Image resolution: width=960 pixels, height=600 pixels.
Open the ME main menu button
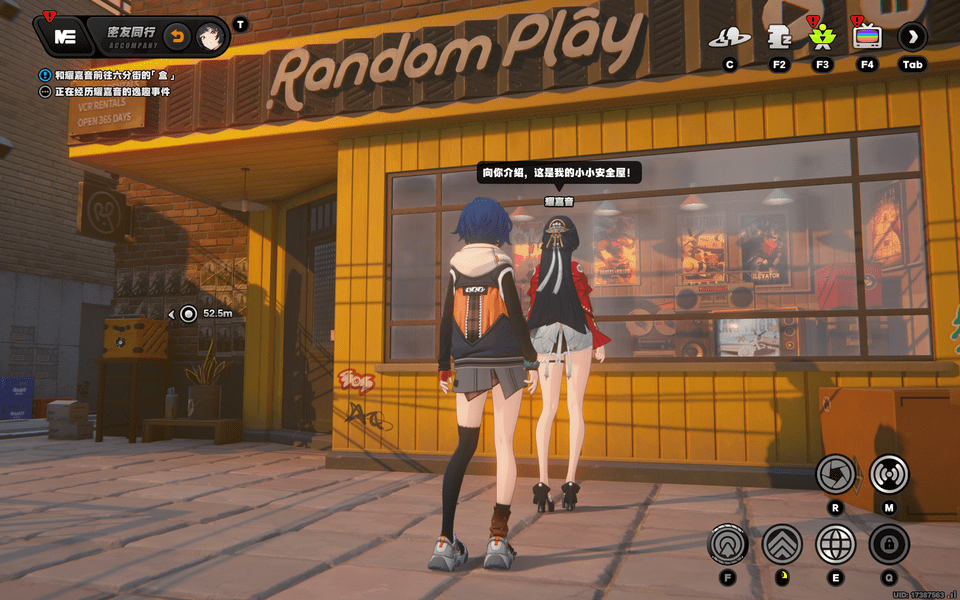(x=65, y=37)
